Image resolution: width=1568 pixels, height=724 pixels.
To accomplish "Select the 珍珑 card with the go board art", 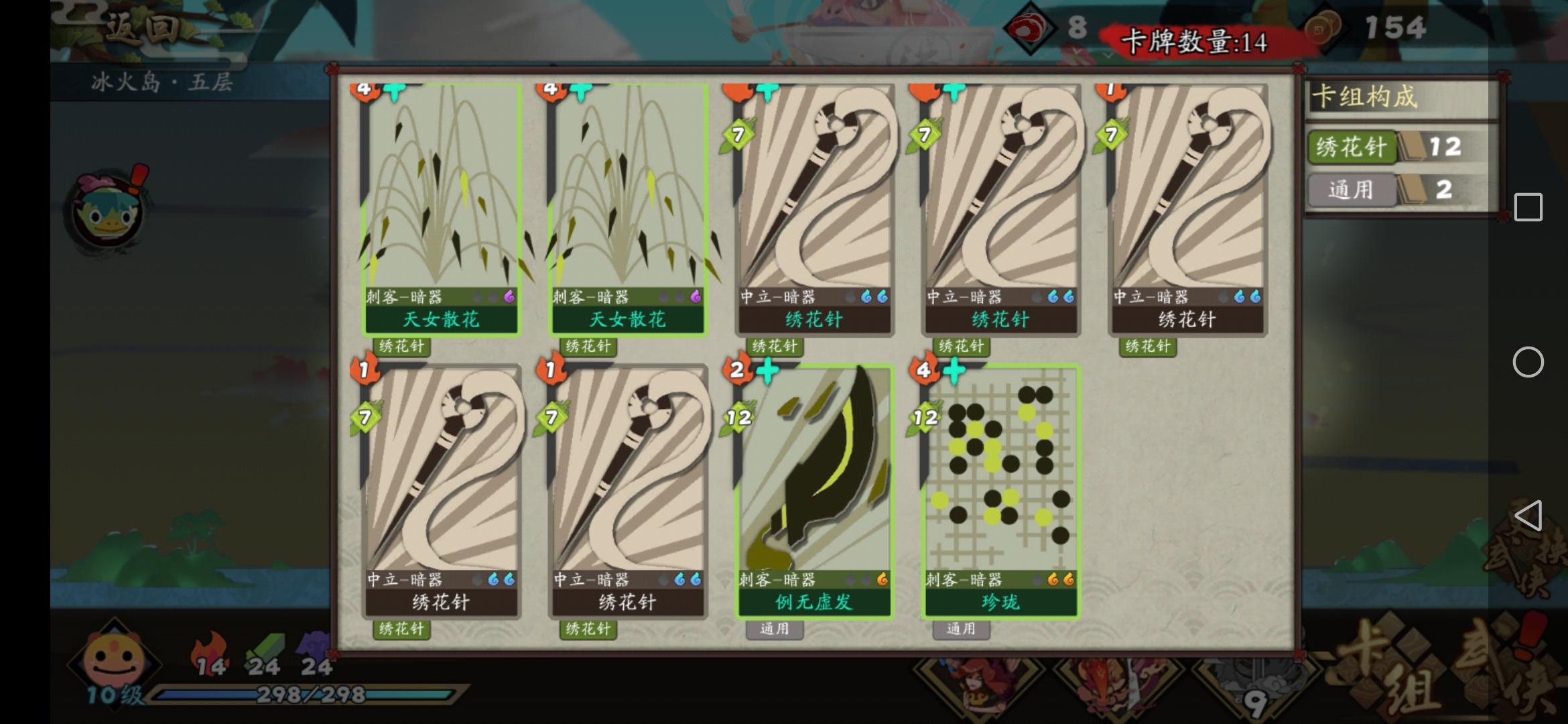I will coord(998,489).
